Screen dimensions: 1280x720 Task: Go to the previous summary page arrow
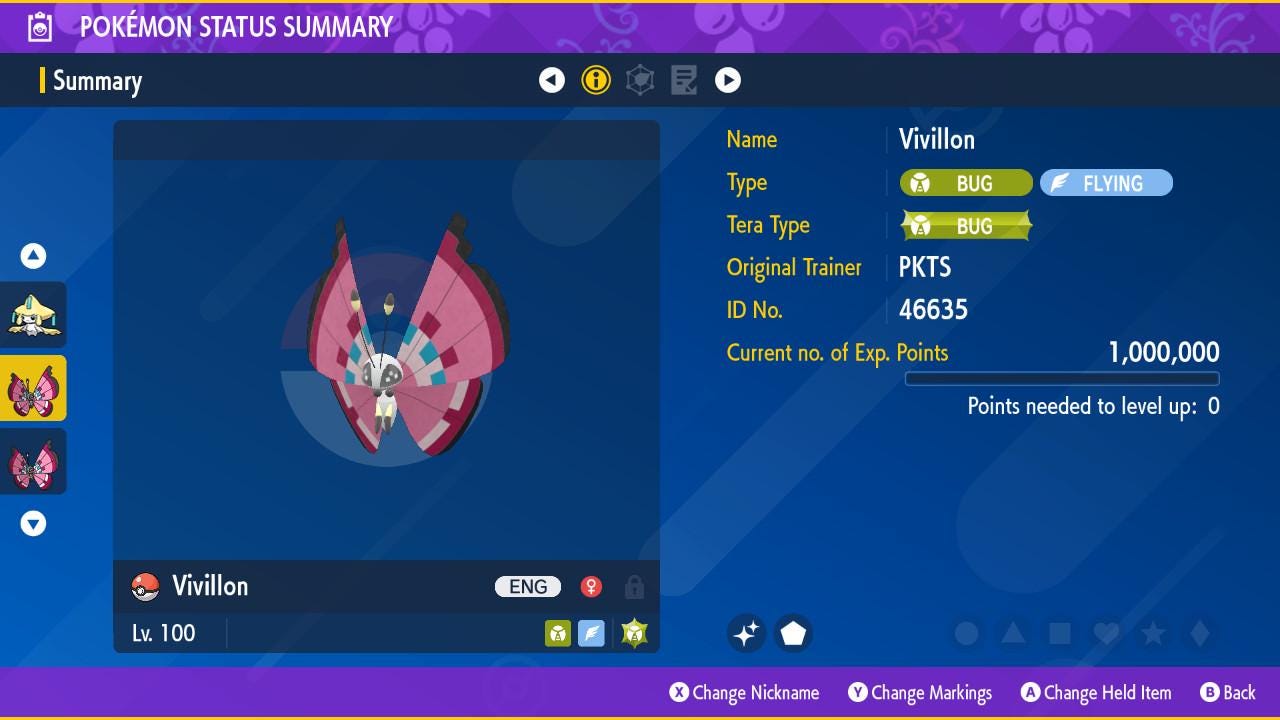[x=552, y=80]
